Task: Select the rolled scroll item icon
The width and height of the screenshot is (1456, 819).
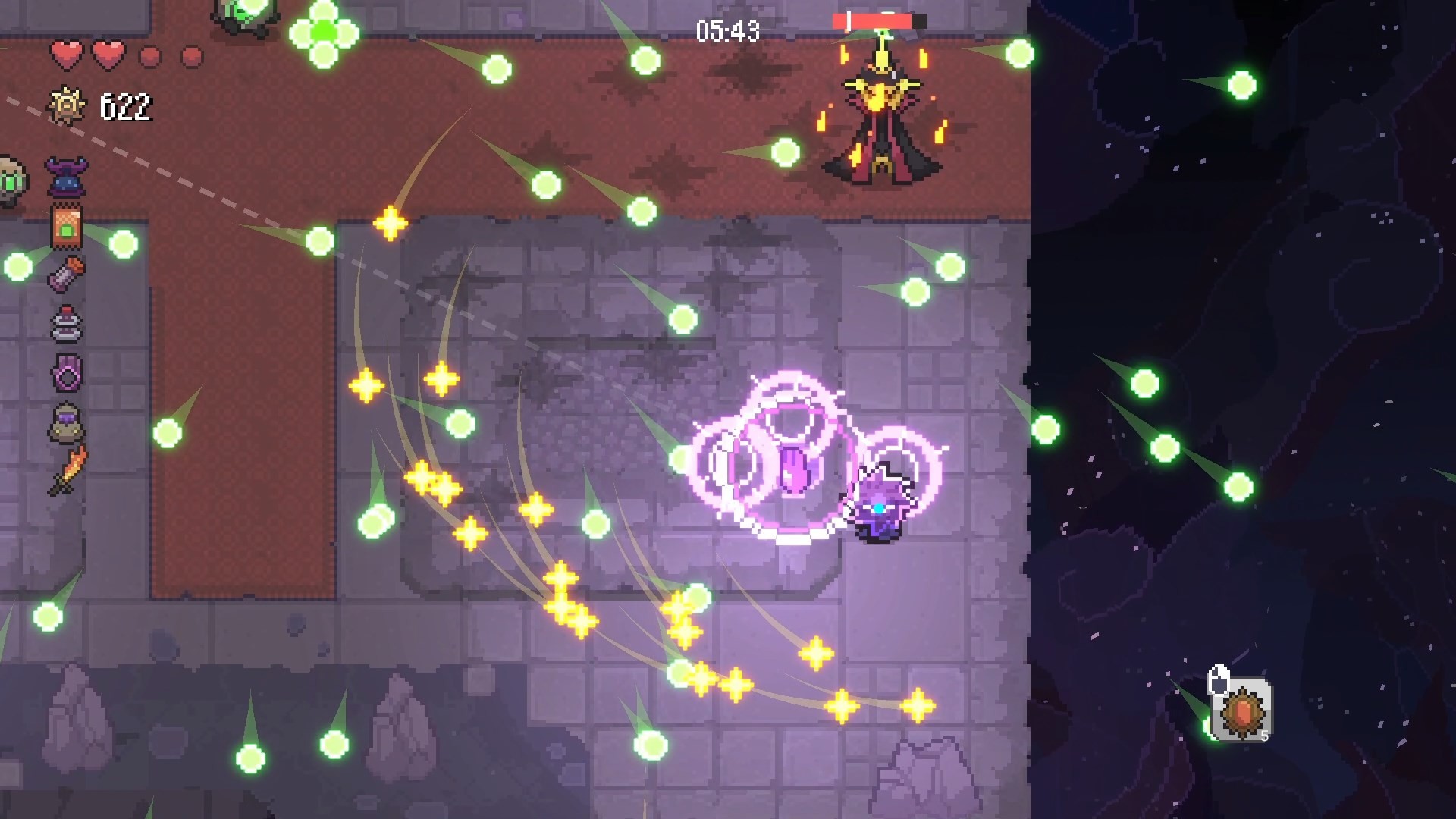Action: click(x=67, y=274)
